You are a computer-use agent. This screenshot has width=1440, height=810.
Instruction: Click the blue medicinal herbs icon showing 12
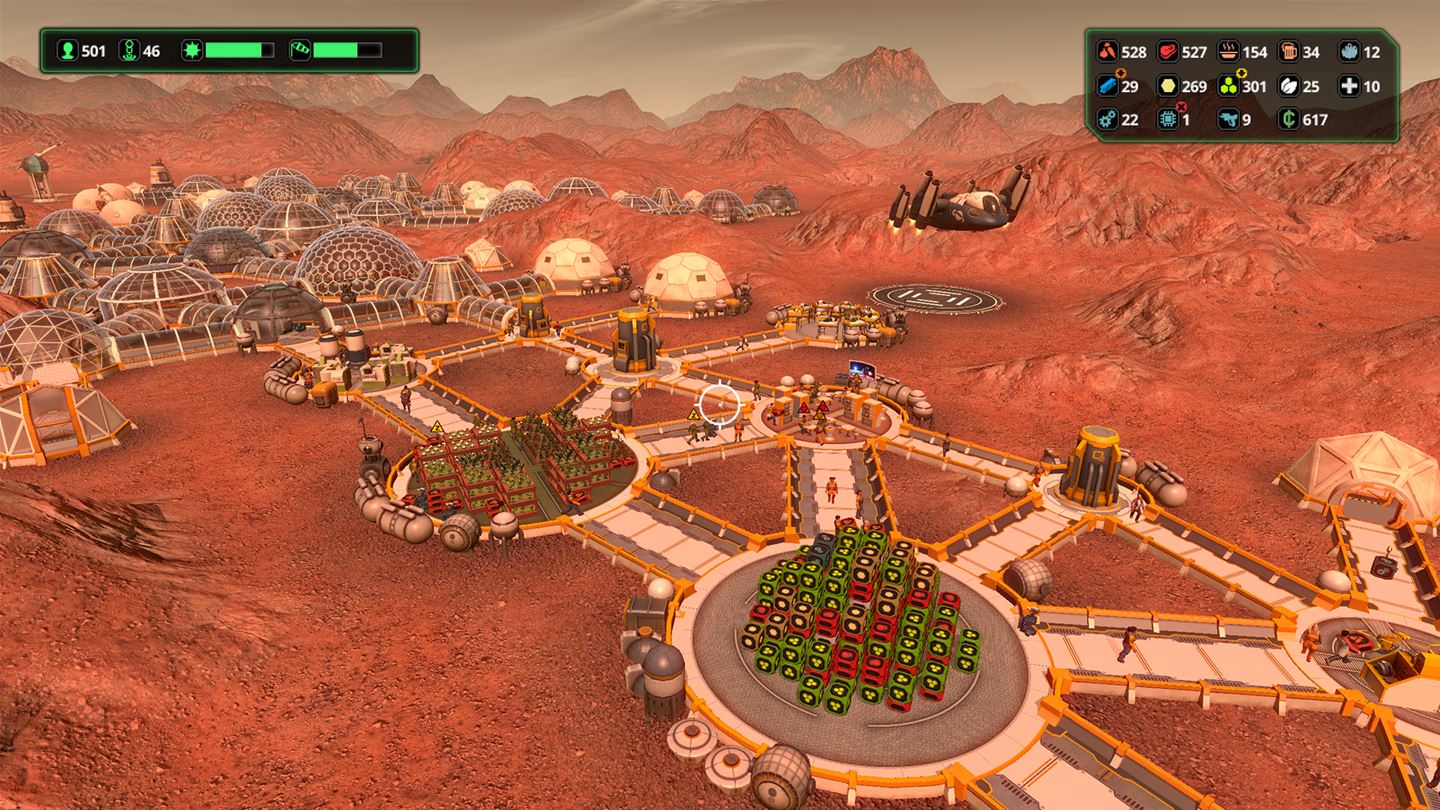tap(1350, 51)
